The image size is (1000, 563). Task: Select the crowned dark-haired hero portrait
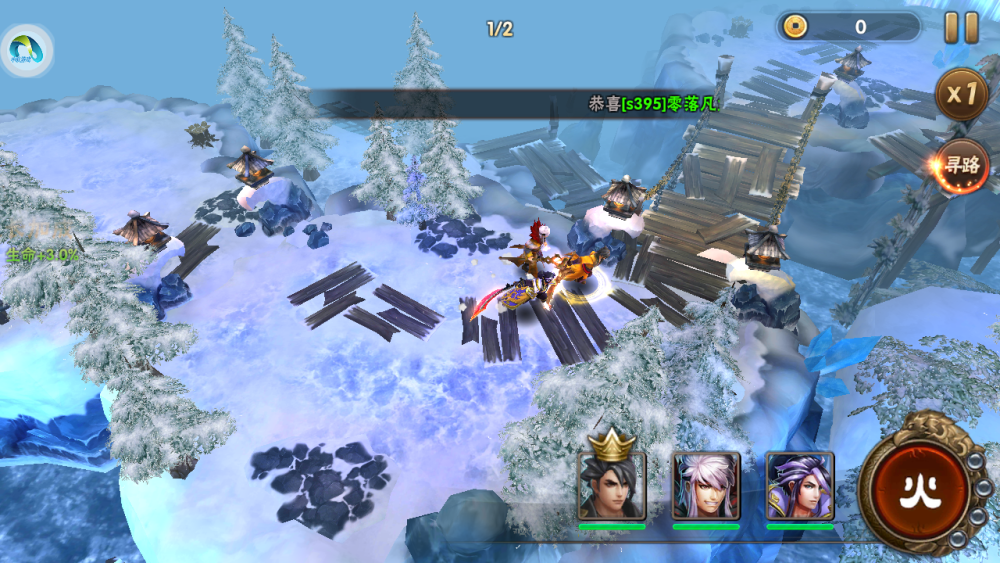[x=612, y=485]
